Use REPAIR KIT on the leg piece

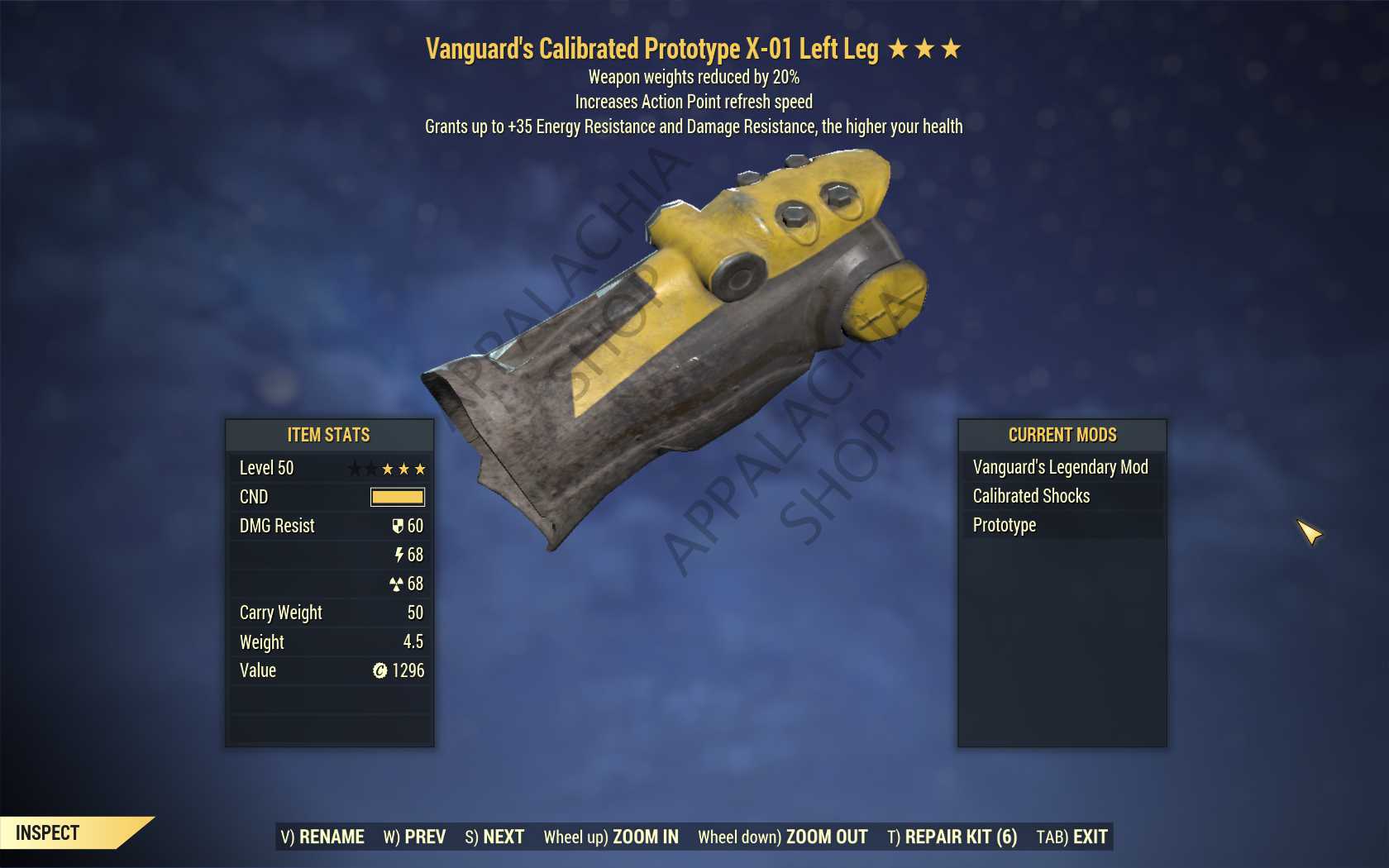click(x=952, y=837)
